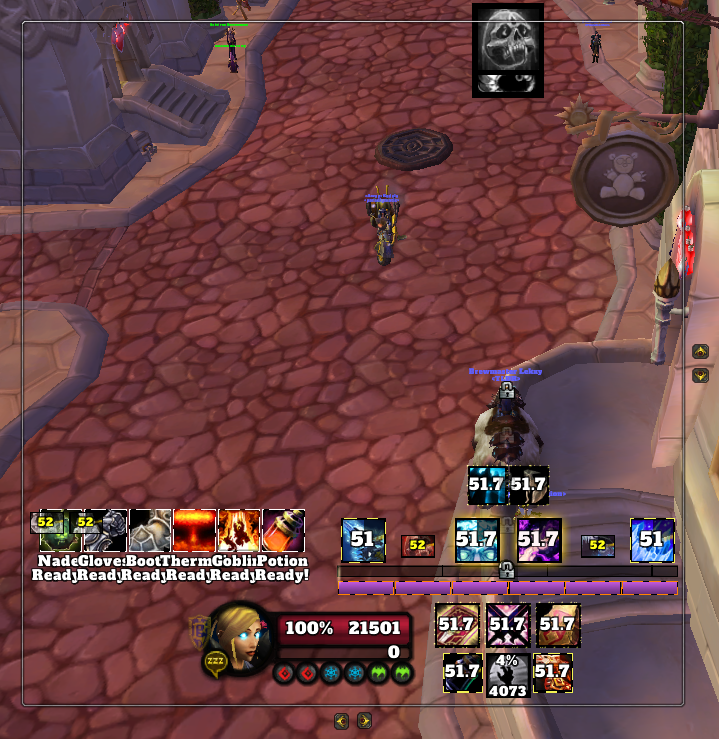Activate the purple shadow ability icon
The width and height of the screenshot is (719, 739).
(x=538, y=540)
